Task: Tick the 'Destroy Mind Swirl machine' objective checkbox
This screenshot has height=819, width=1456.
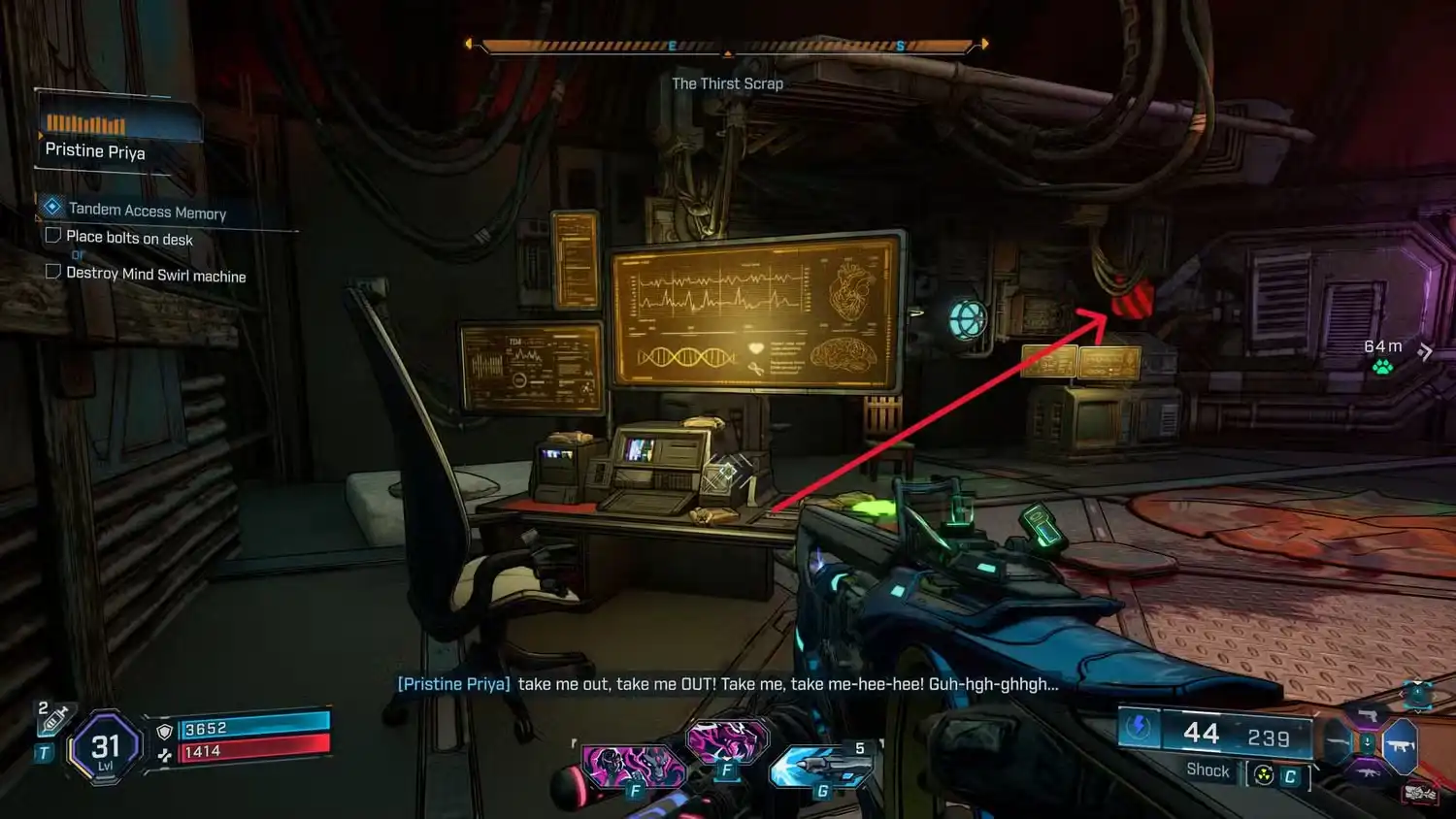Action: pos(53,272)
